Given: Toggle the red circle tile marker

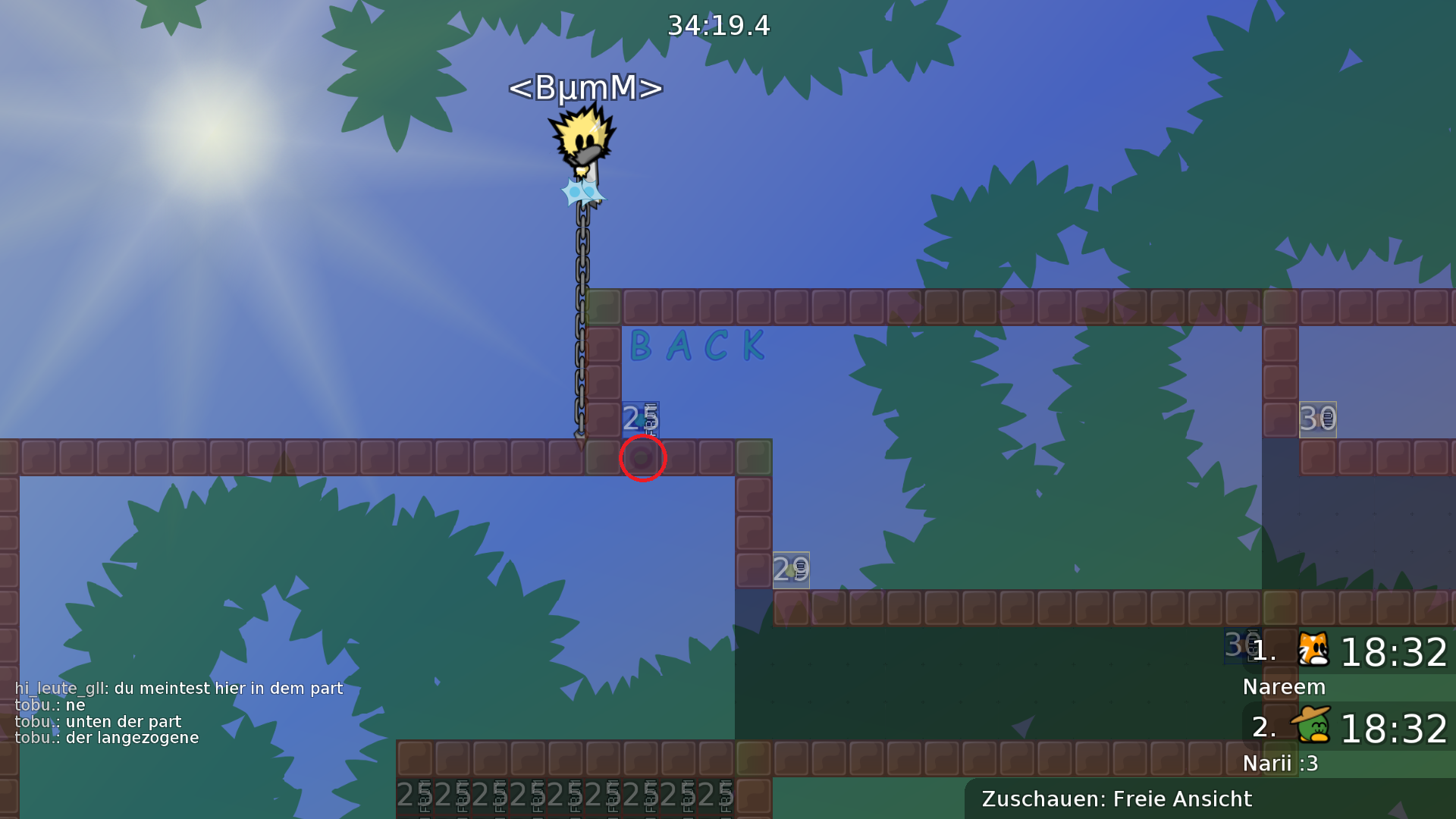Looking at the screenshot, I should point(642,457).
